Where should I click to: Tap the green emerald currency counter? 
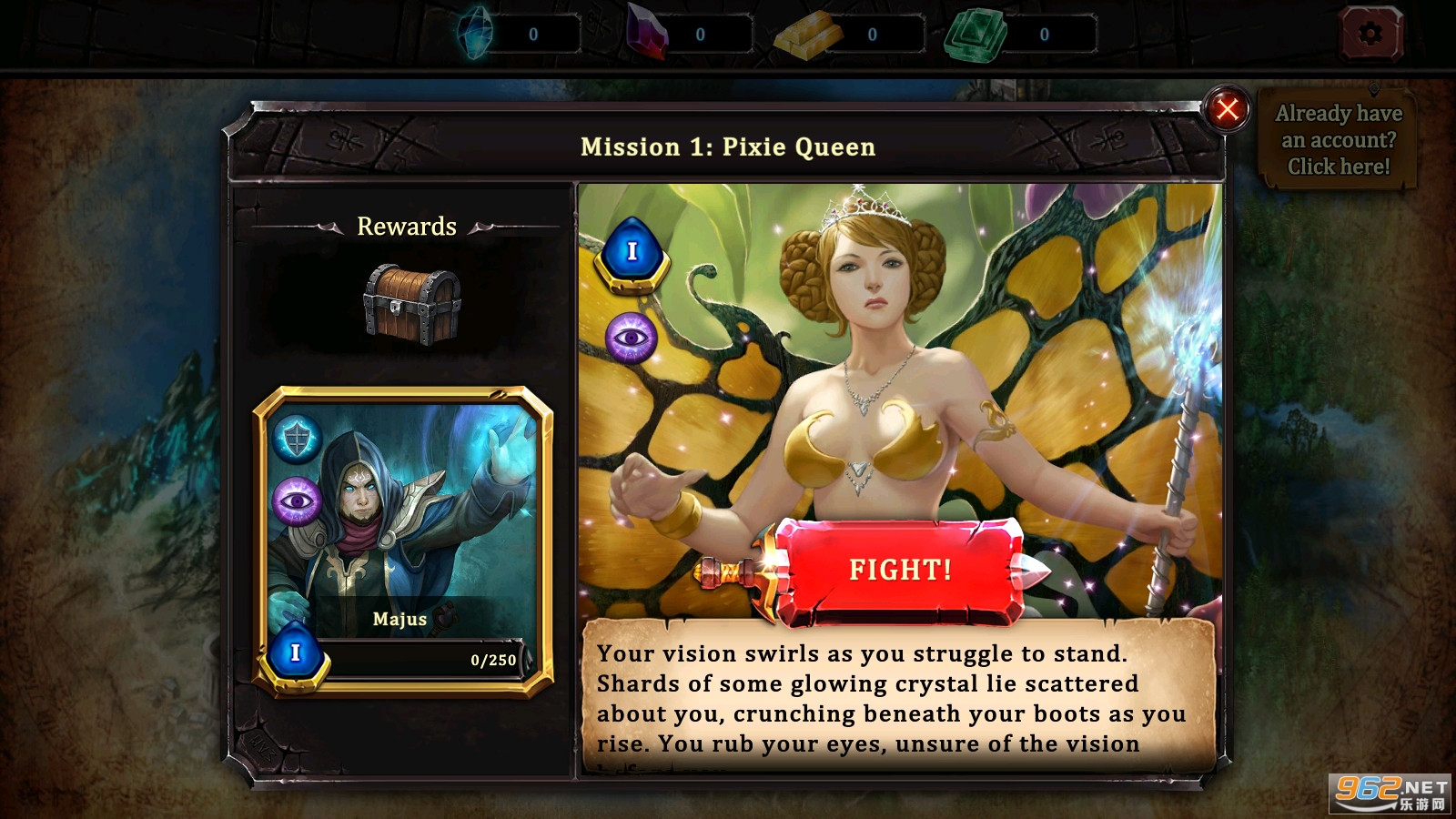pyautogui.click(x=1019, y=35)
